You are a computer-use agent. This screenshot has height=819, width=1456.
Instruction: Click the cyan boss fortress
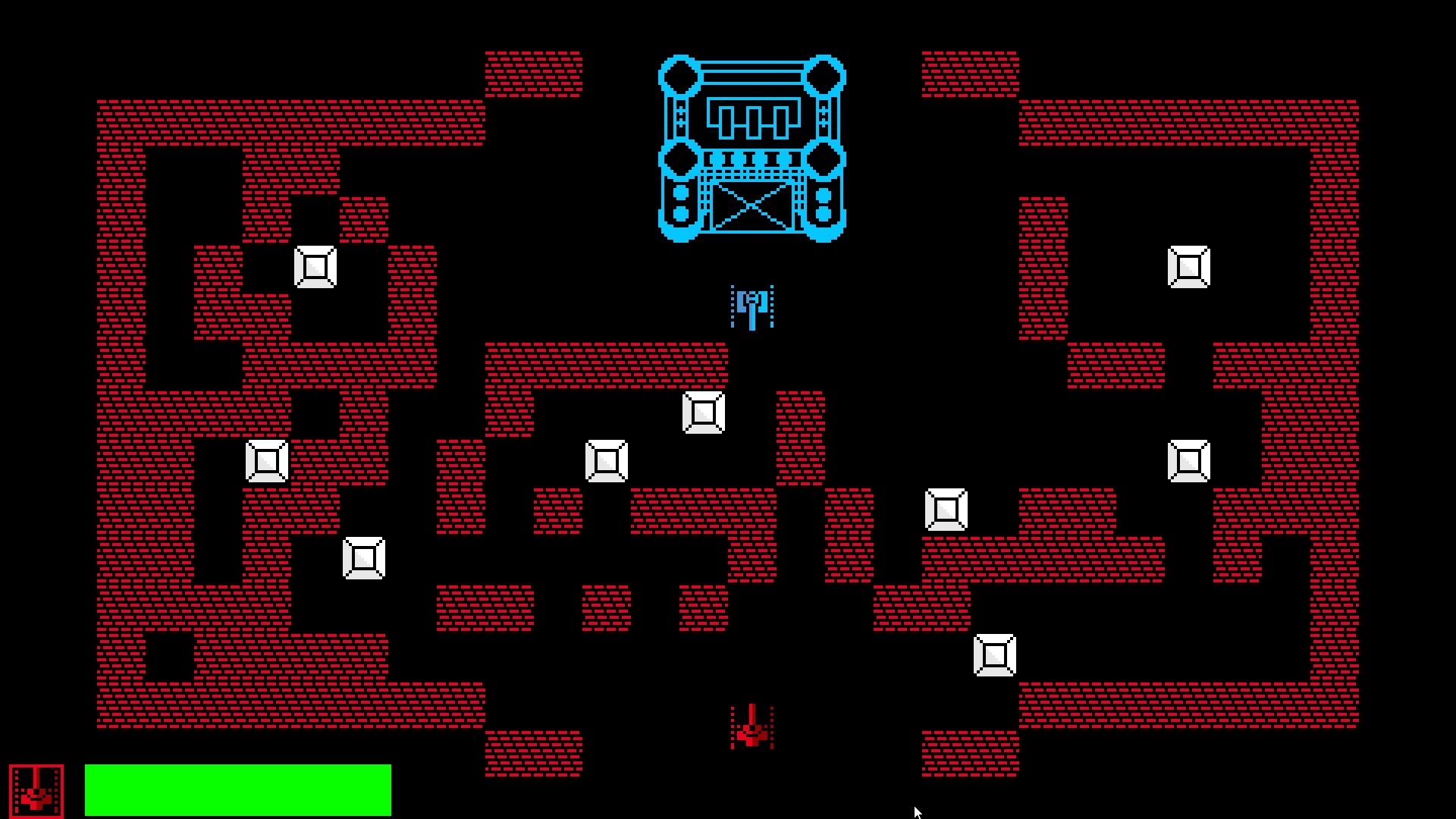coord(752,148)
